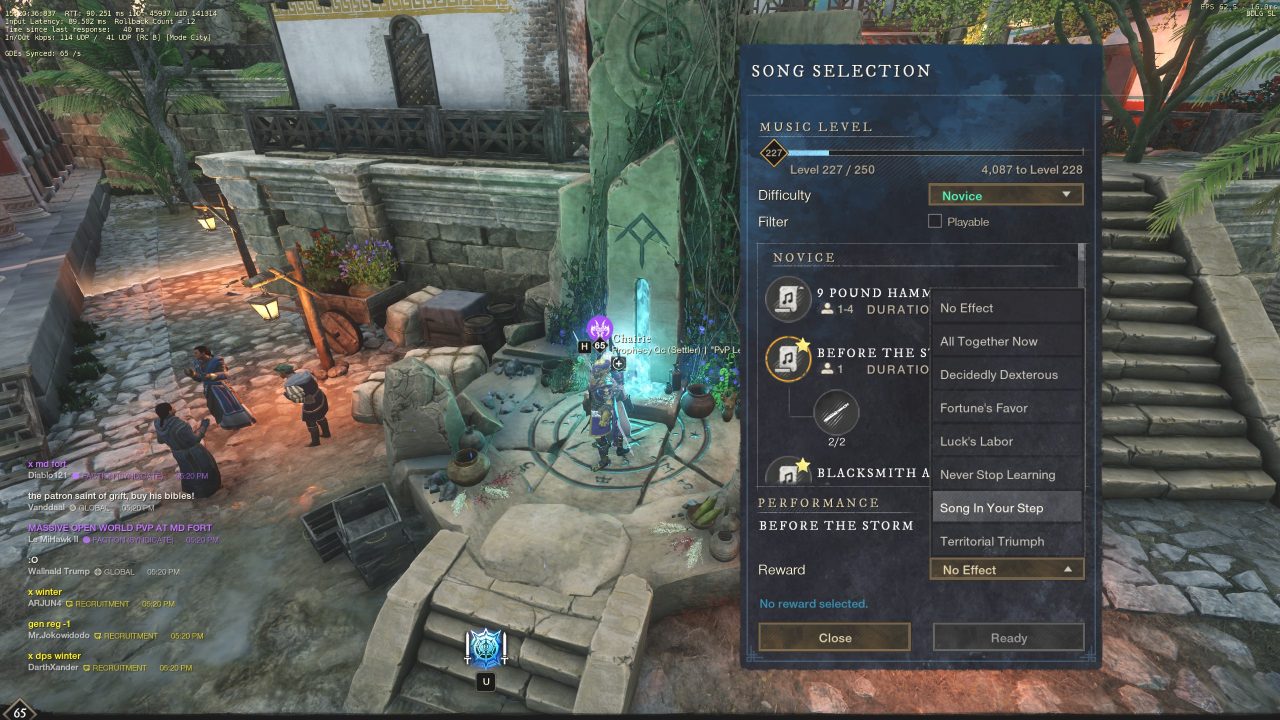
Task: Click the Ready button
Action: click(x=1008, y=638)
